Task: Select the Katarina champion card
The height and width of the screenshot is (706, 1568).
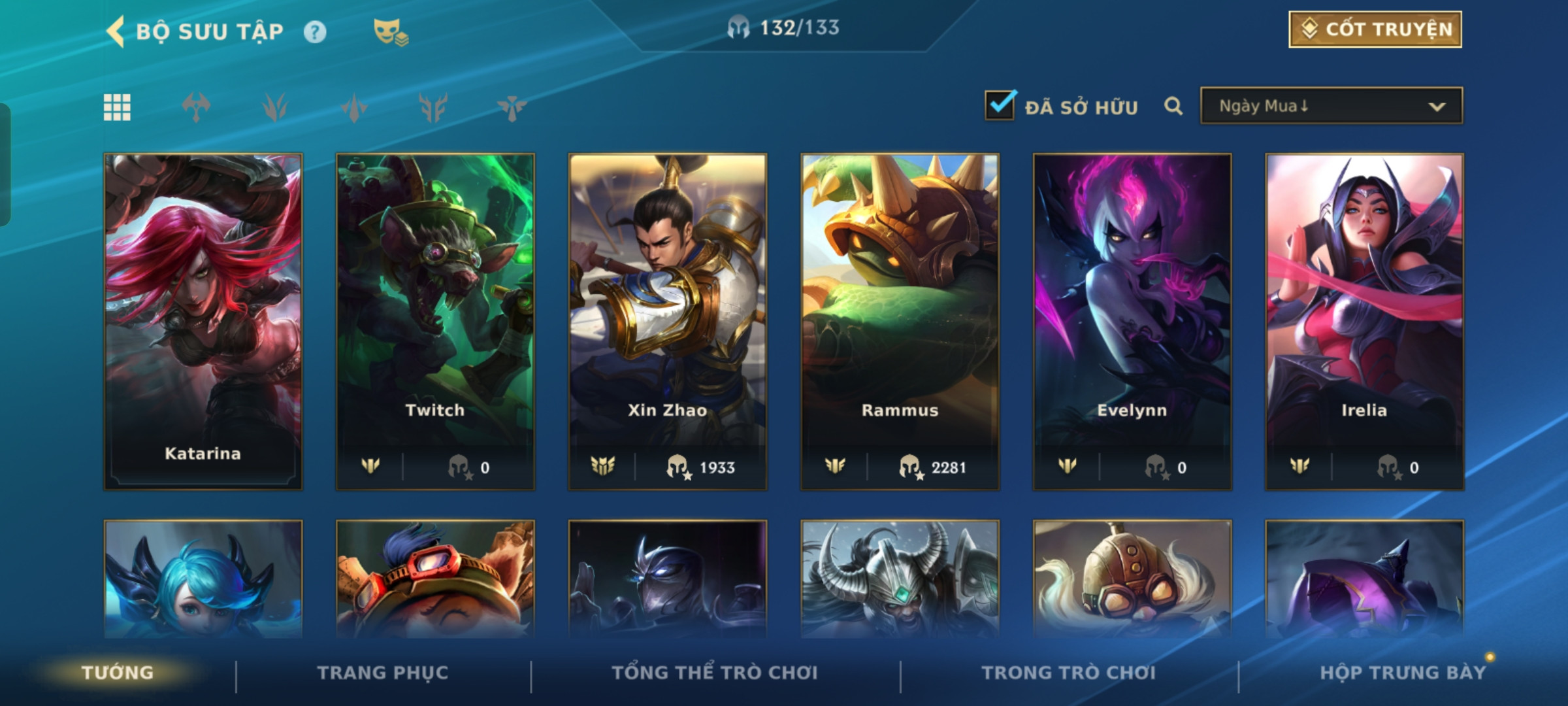Action: pos(203,320)
